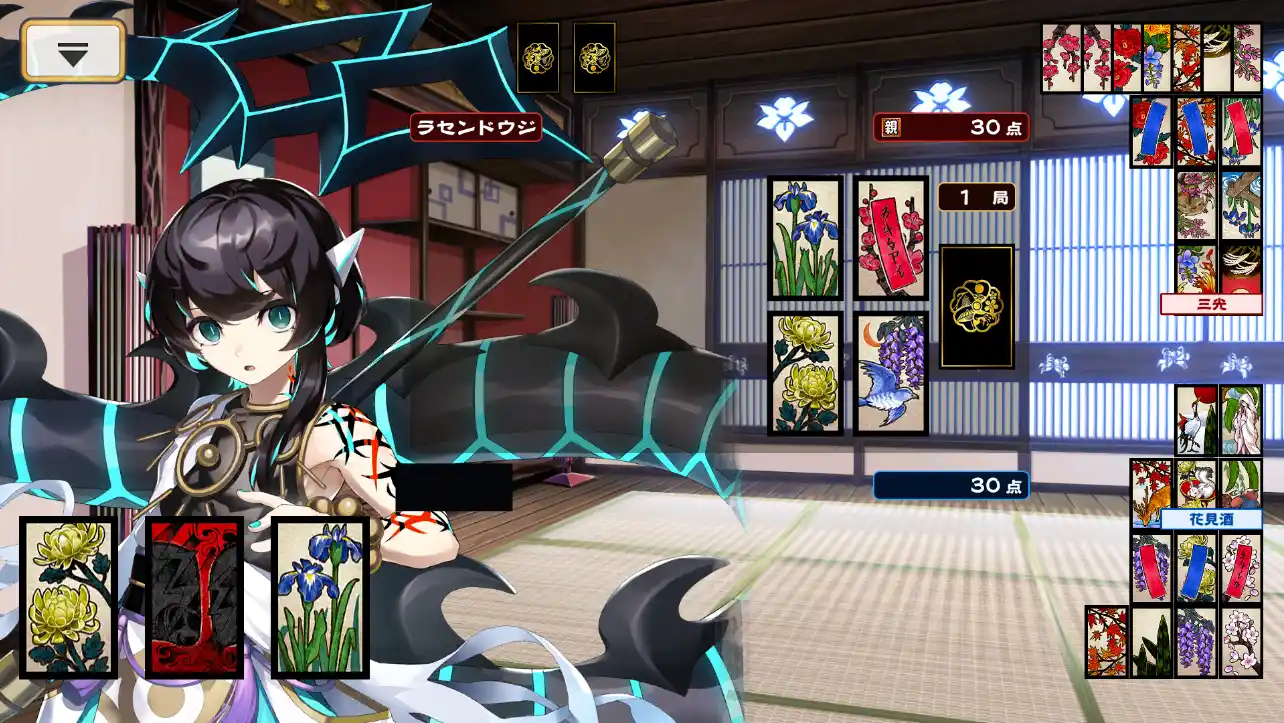Select the dark red-and-black card in hand
The image size is (1284, 723).
[195, 597]
